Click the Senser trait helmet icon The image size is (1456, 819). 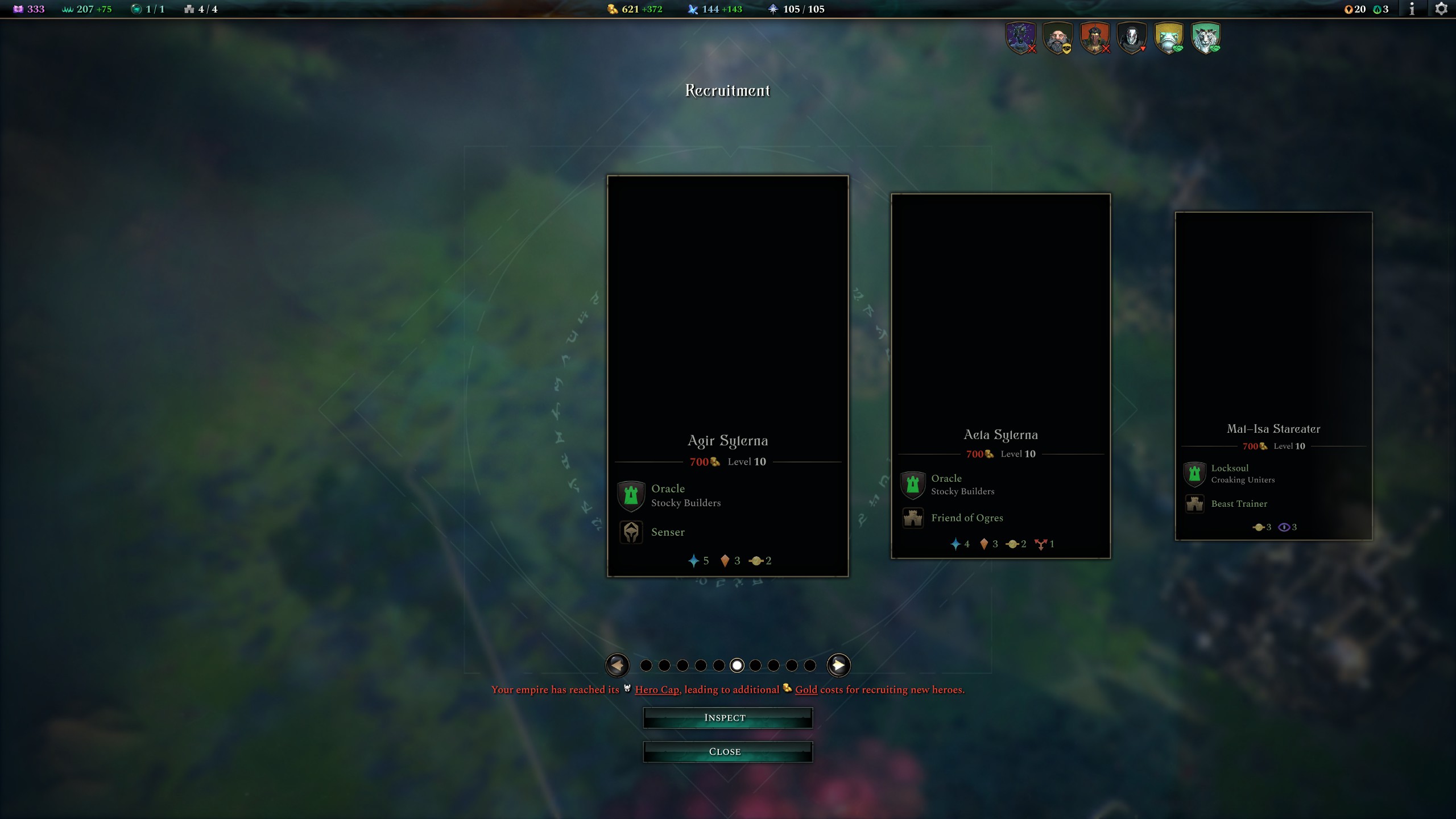631,532
